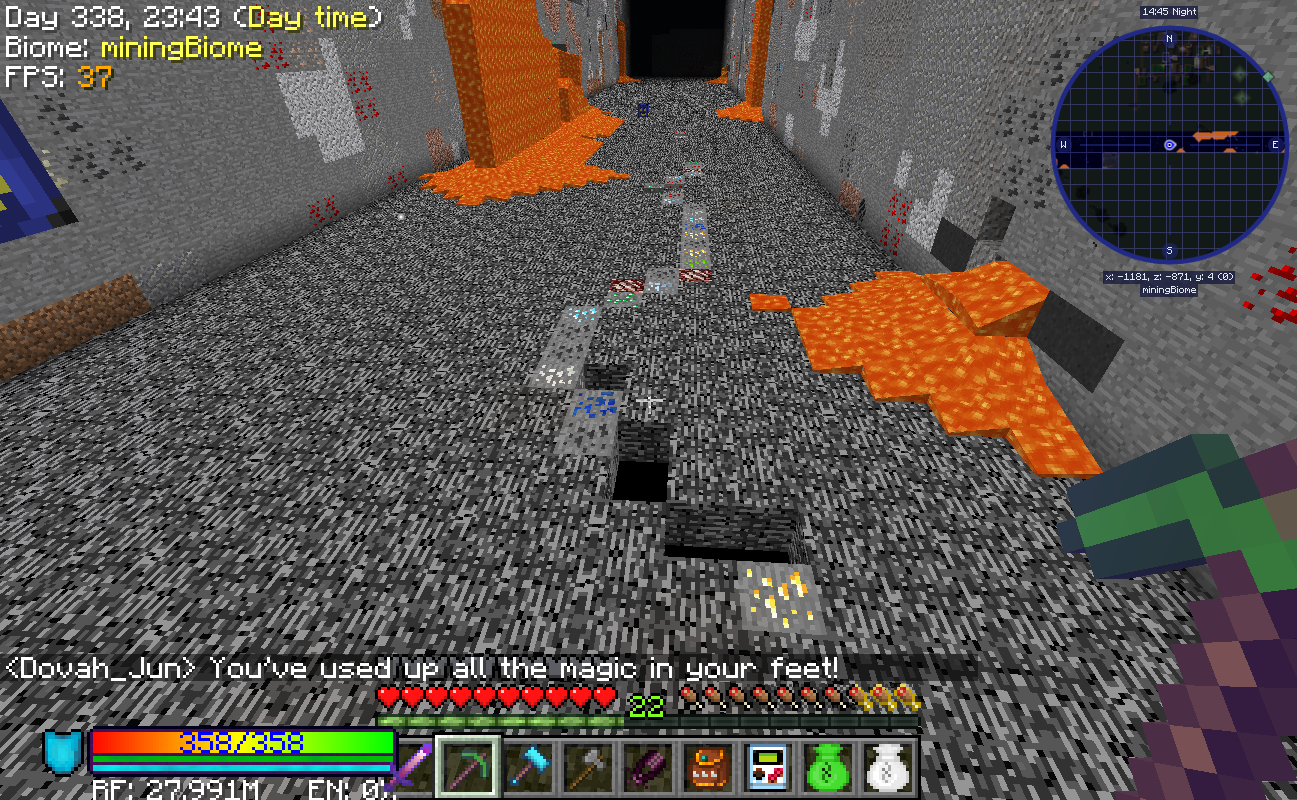Pick the dark purple item slot
This screenshot has height=800, width=1297.
coord(649,768)
